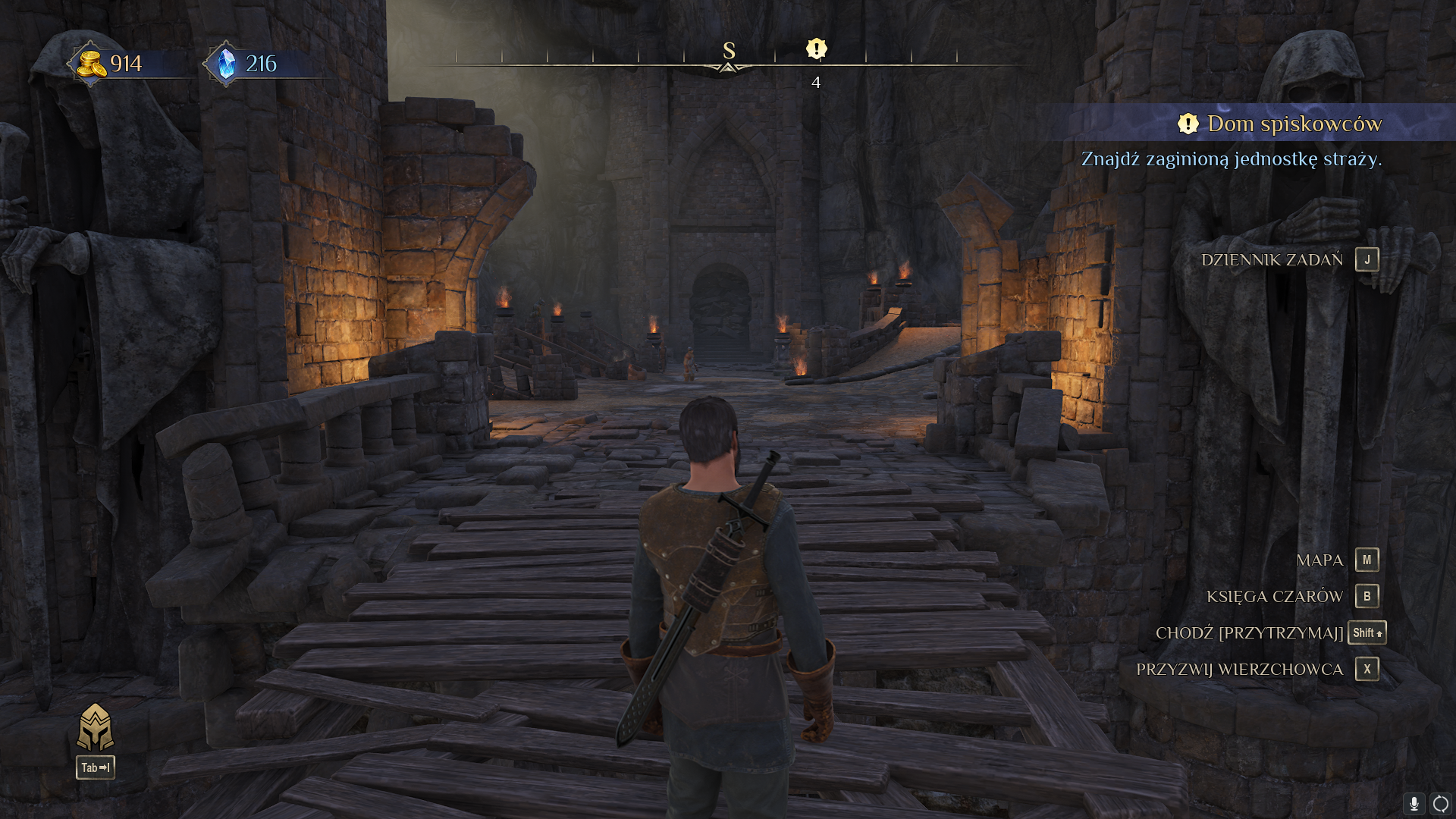Screen dimensions: 1456x819
Task: Select the quest marker on the compass
Action: pos(816,49)
